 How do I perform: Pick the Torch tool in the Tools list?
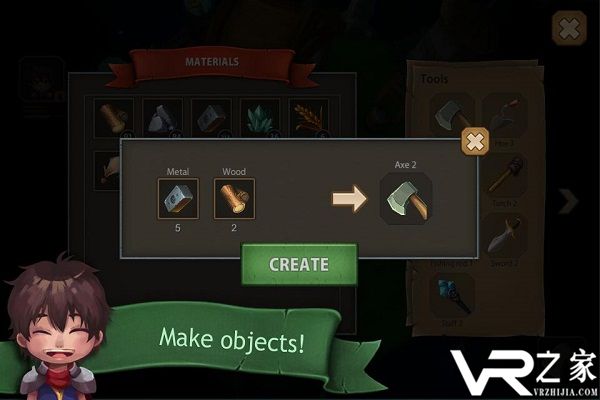click(503, 181)
